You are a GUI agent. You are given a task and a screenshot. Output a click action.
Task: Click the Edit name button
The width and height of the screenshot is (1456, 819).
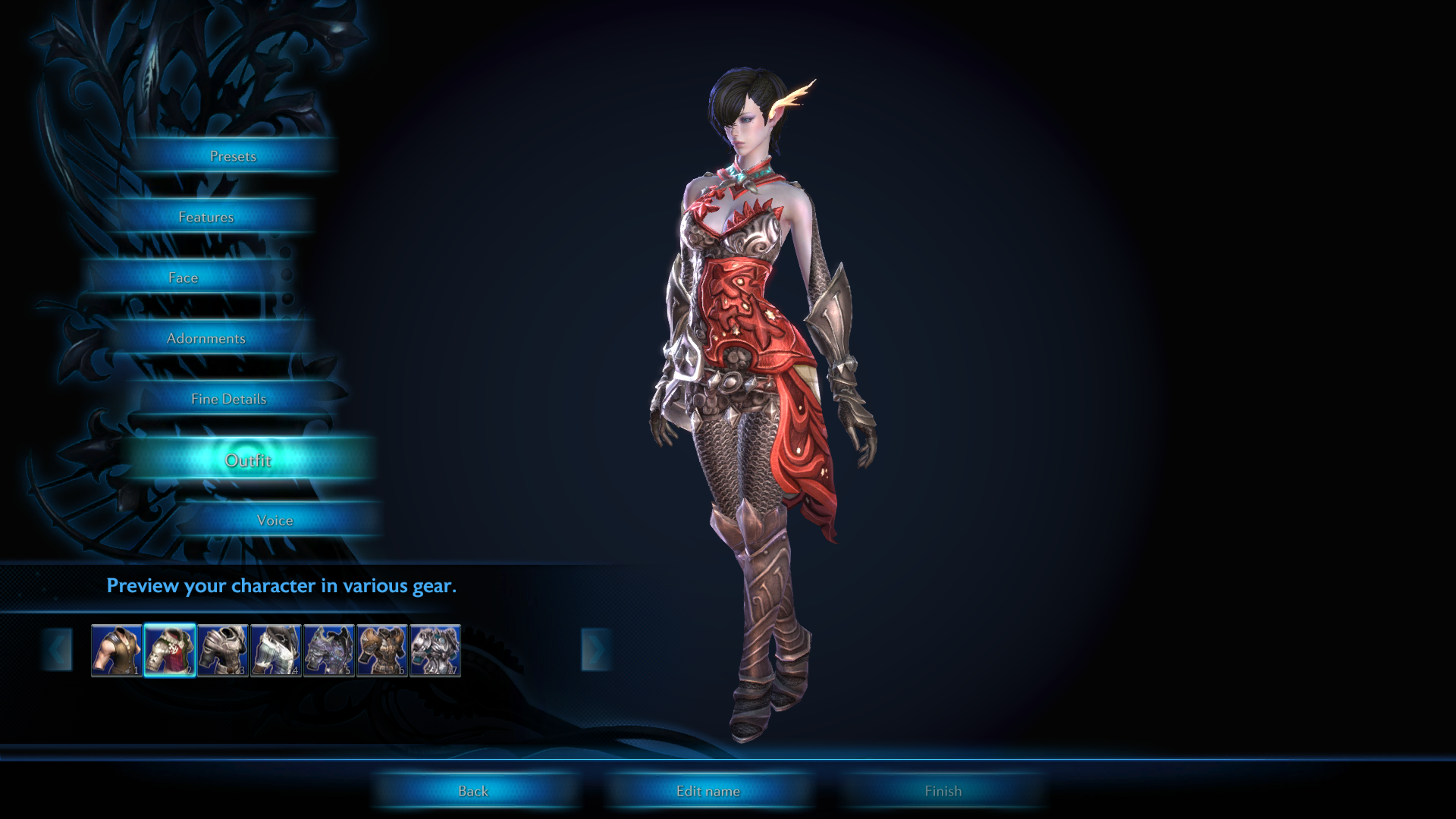[x=708, y=791]
